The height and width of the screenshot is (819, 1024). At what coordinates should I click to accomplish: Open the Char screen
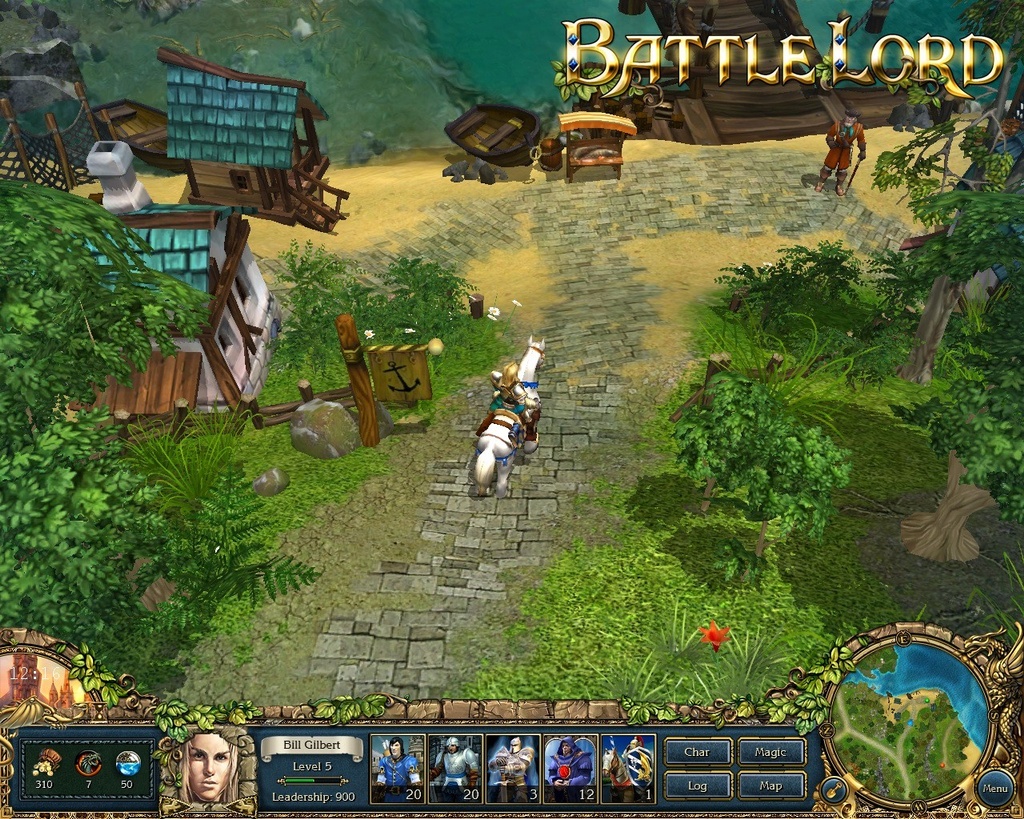[x=697, y=752]
